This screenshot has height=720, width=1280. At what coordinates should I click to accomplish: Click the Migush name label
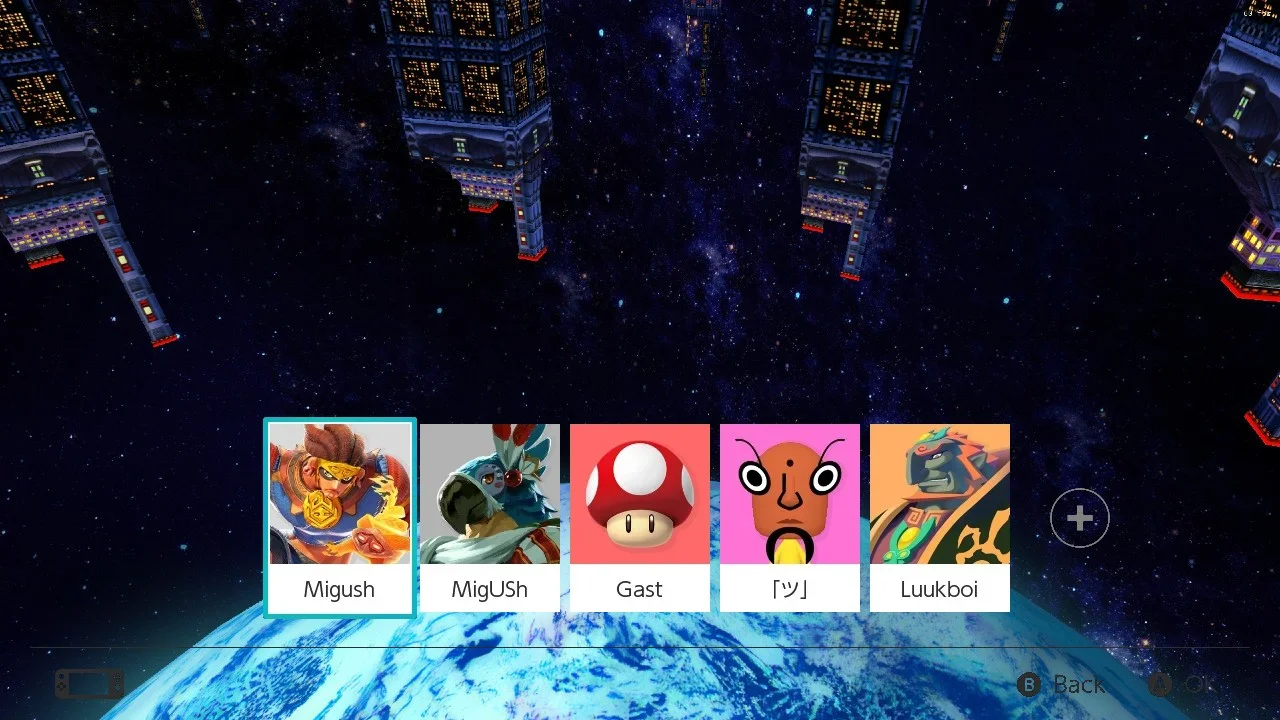339,589
